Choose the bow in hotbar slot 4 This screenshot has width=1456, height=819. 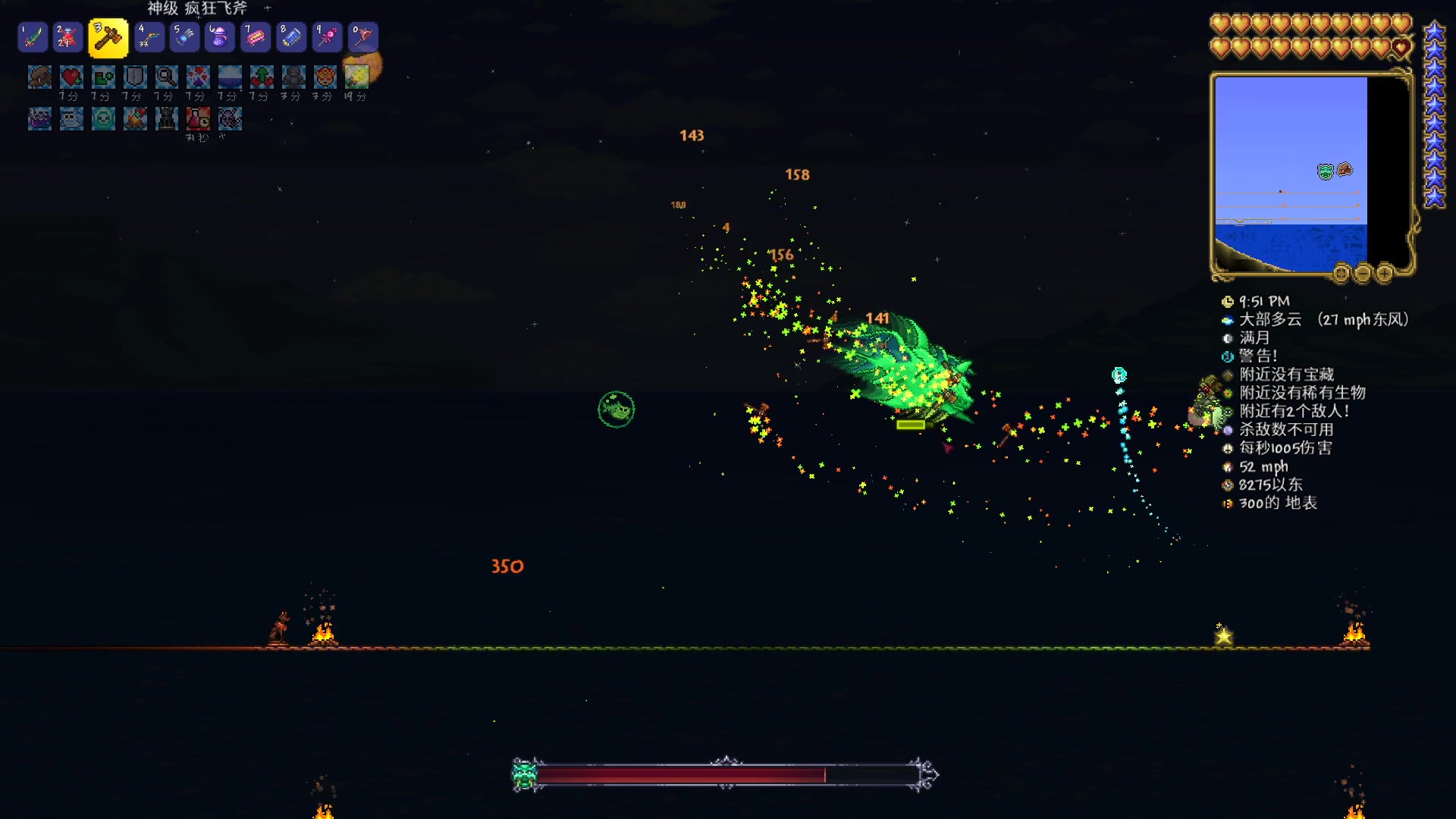[x=149, y=36]
